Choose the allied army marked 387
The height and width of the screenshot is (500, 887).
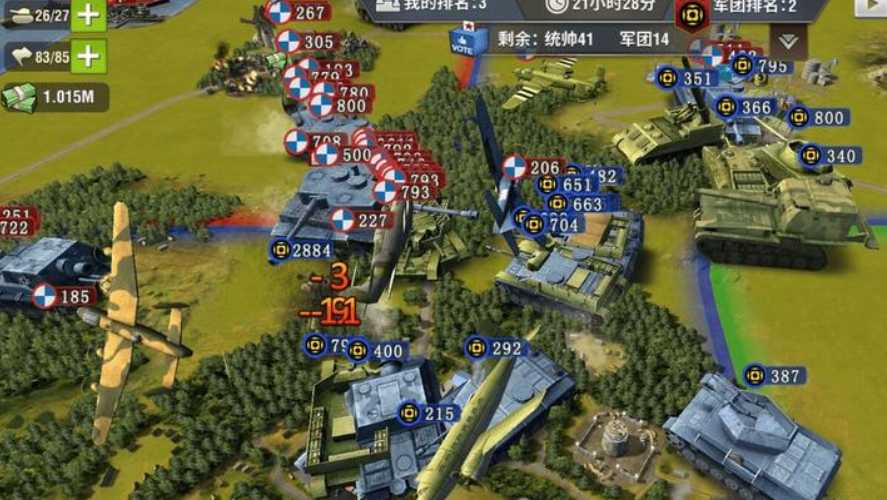coord(773,376)
